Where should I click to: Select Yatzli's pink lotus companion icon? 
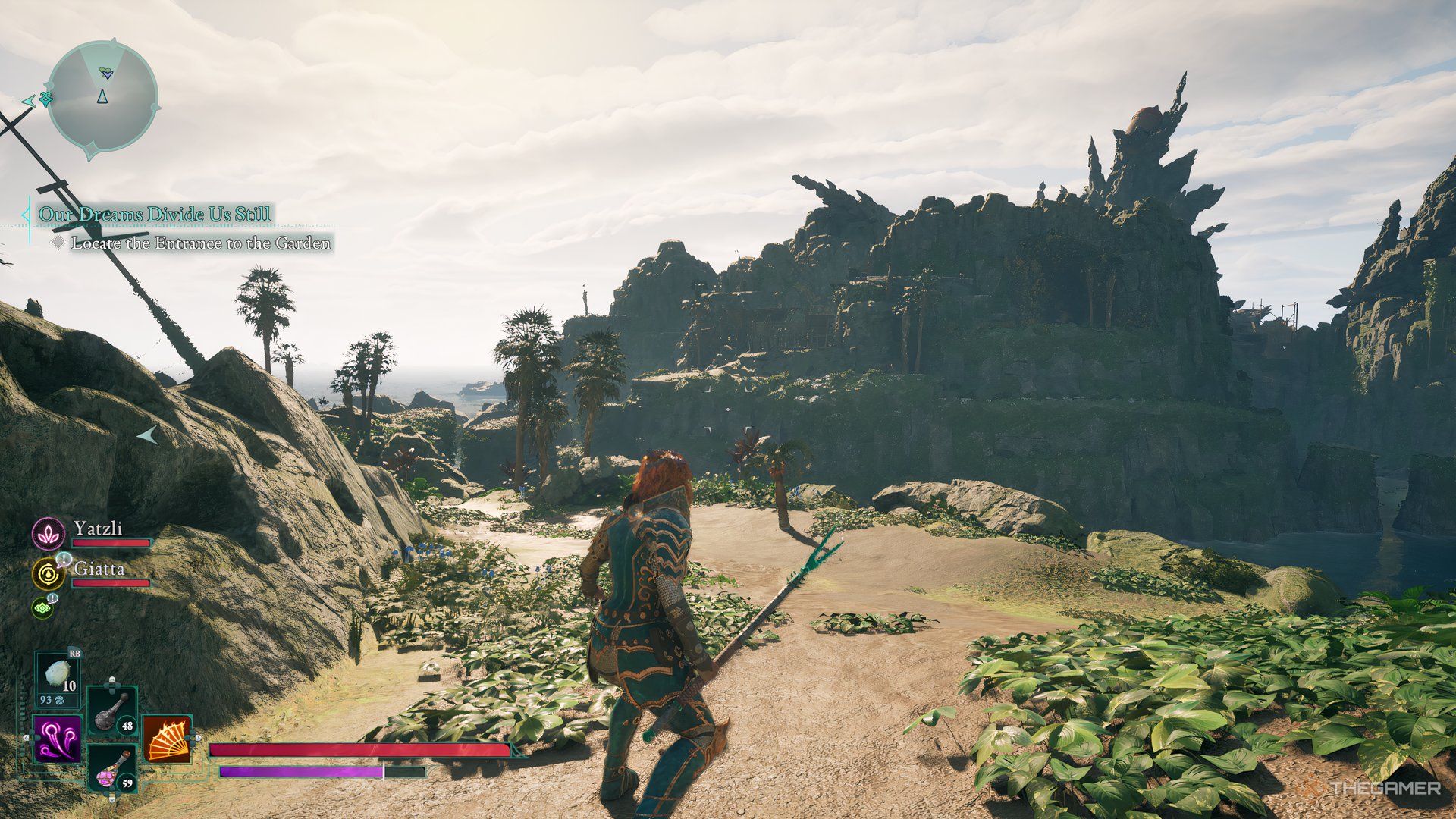pos(49,534)
